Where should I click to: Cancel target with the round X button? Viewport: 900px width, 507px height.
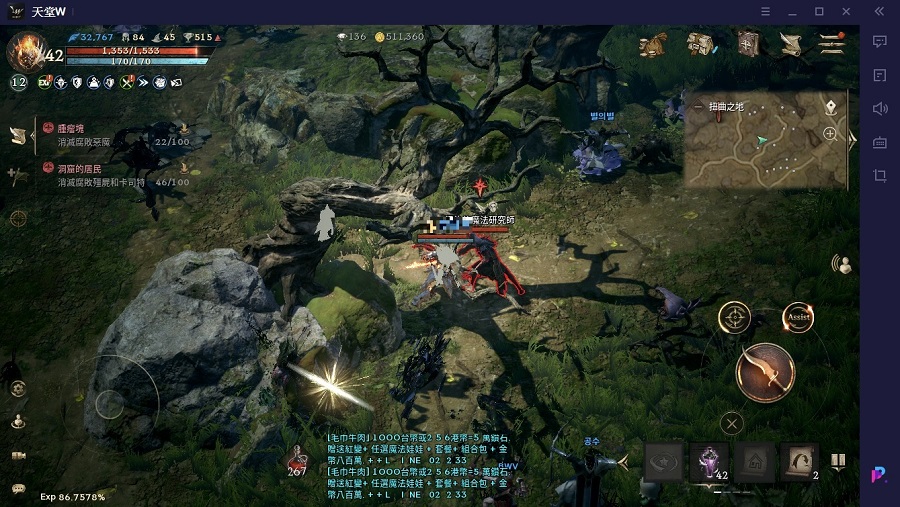pos(732,424)
